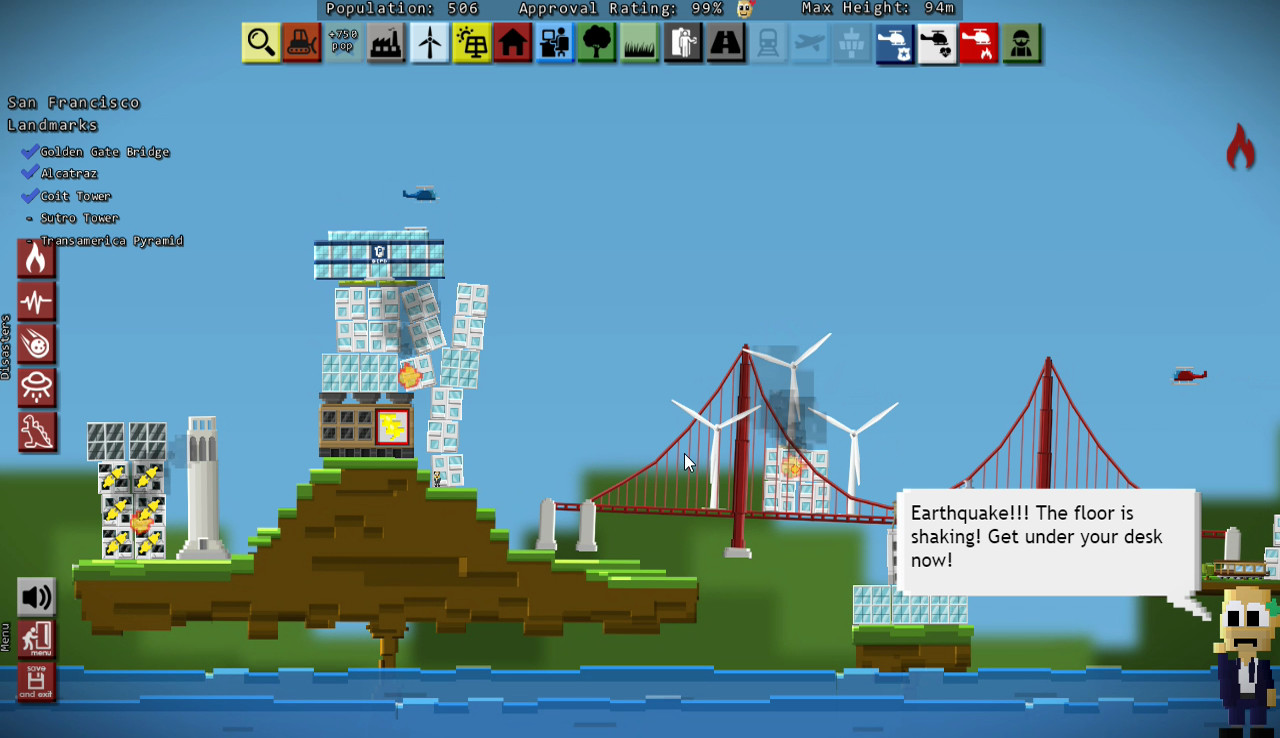Screen dimensions: 1280x738
Task: Dispatch the police helicopter
Action: pyautogui.click(x=894, y=43)
